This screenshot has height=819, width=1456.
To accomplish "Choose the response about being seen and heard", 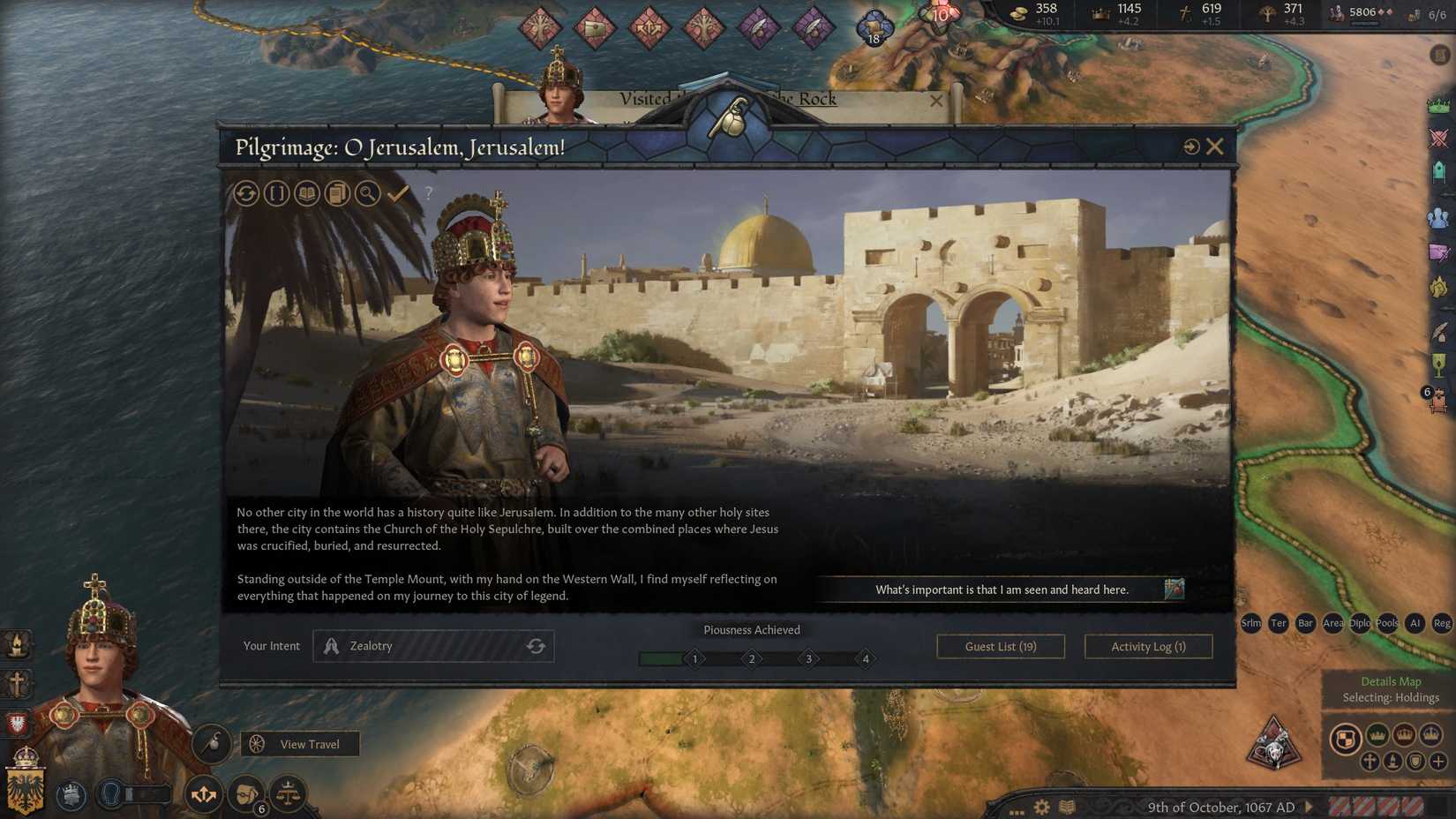I will point(1002,590).
